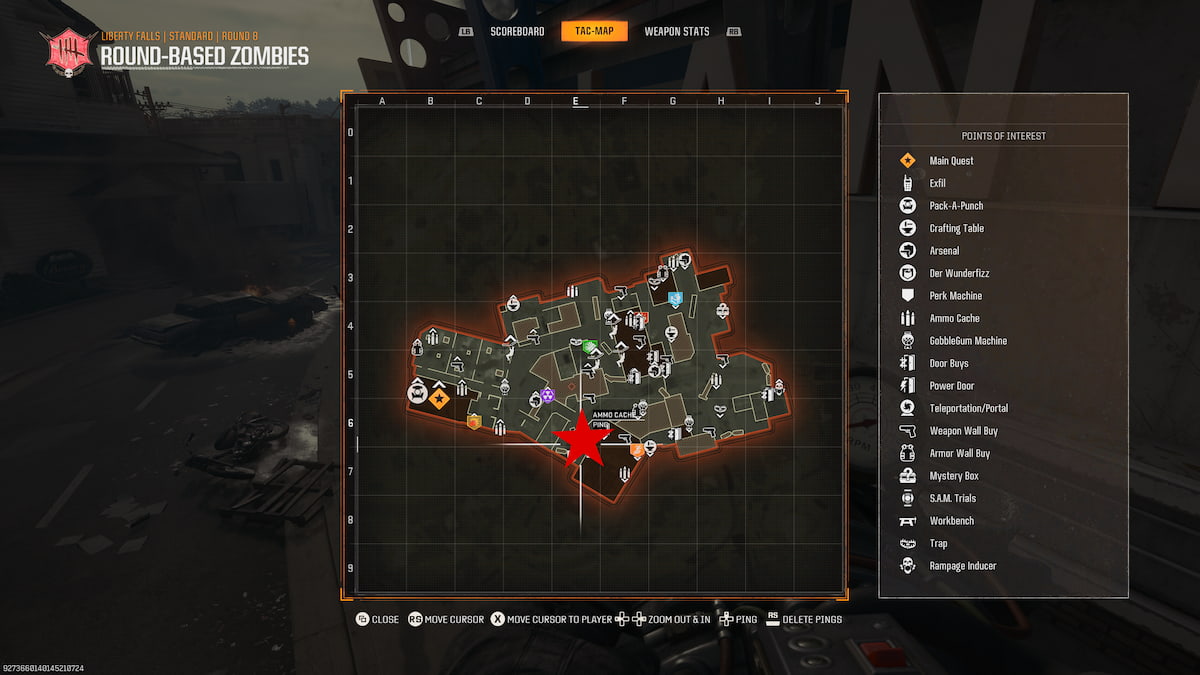This screenshot has height=675, width=1200.
Task: Choose the Weapon Wall Buy legend entry
Action: [x=963, y=431]
